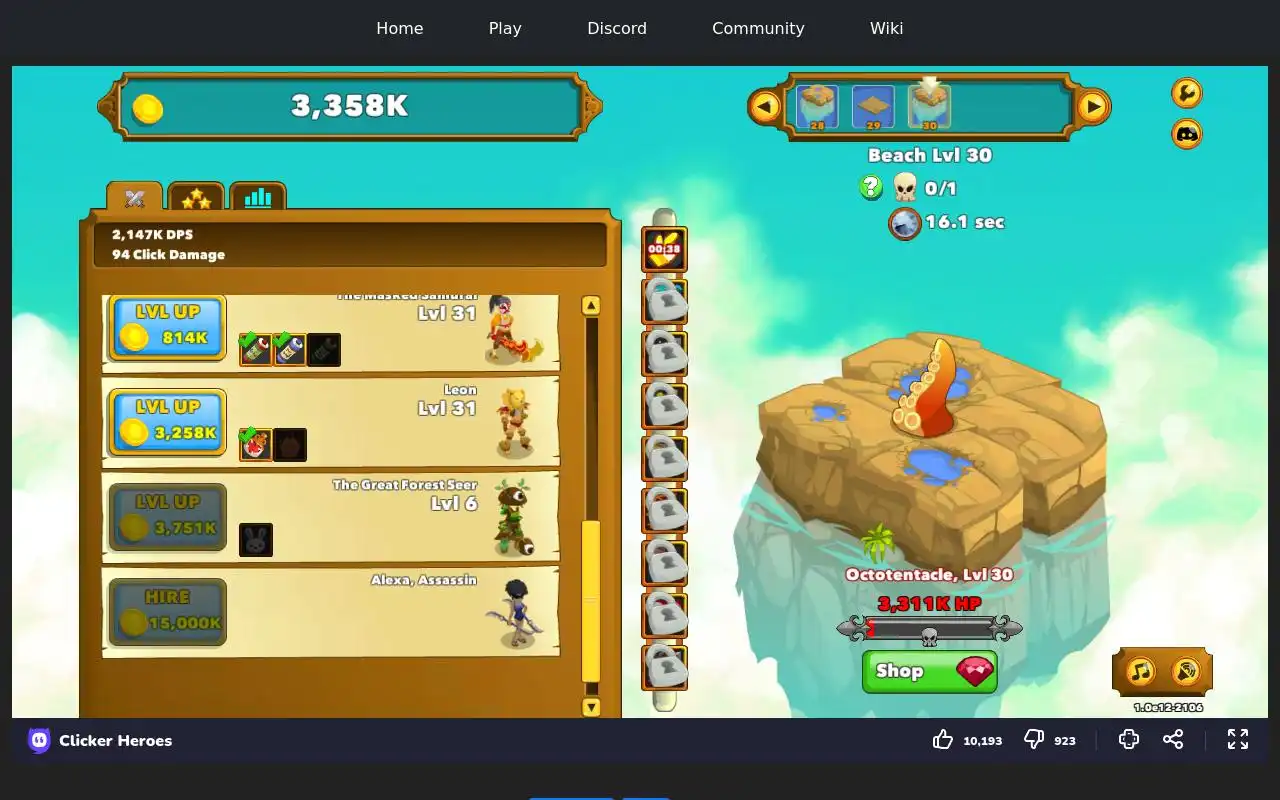Viewport: 1280px width, 800px height.
Task: Open the wrench settings button
Action: (x=1187, y=93)
